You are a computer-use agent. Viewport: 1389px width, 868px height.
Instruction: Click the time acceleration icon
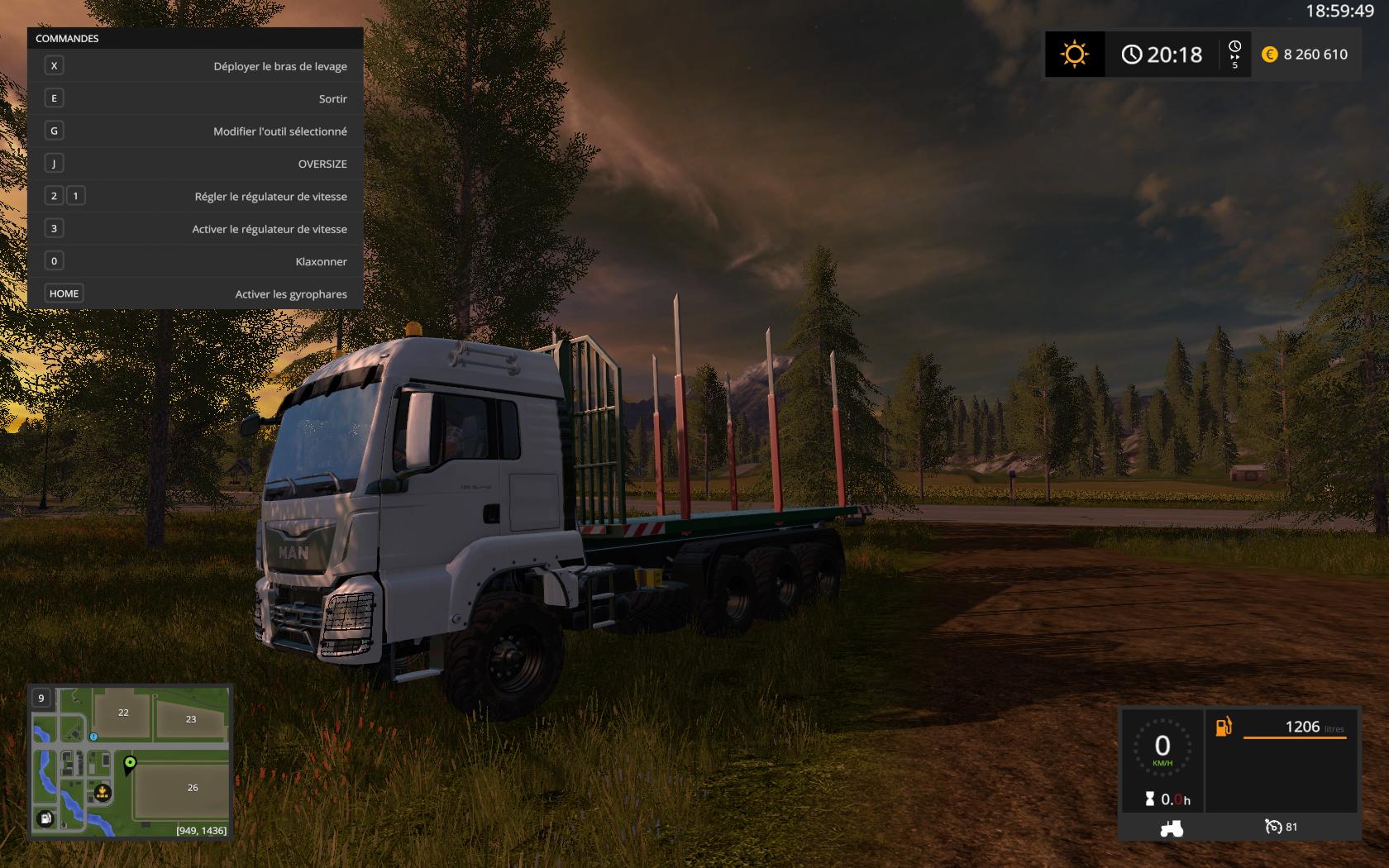[x=1234, y=54]
